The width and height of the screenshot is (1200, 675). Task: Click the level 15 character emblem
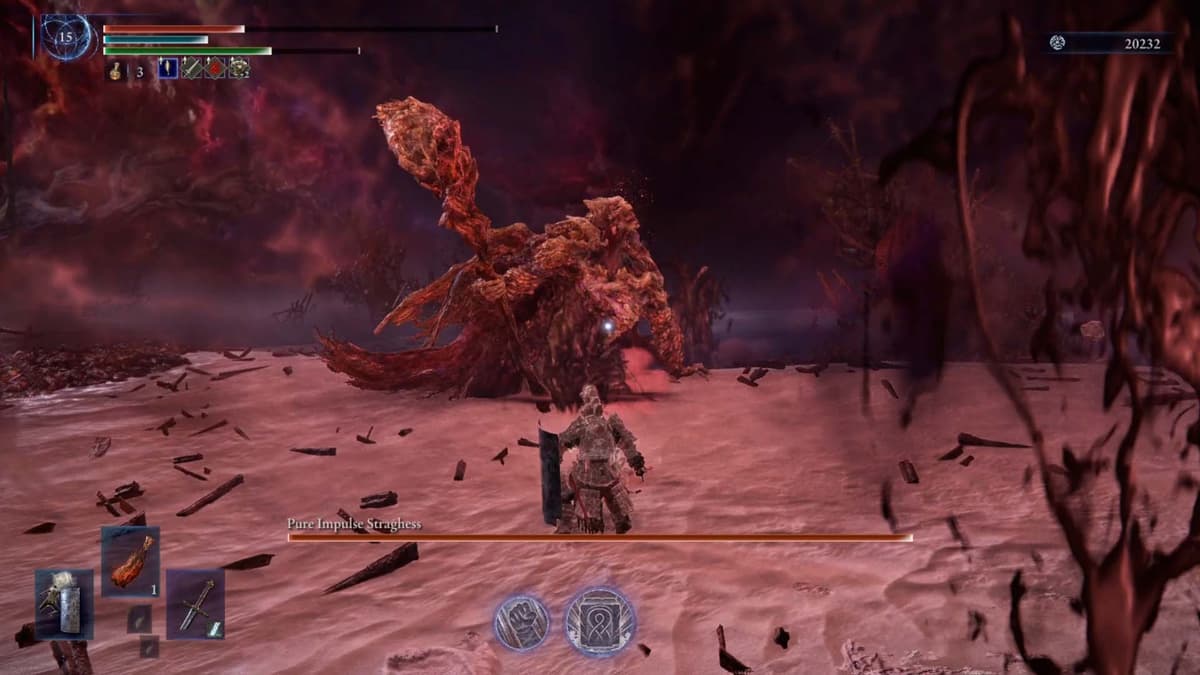pos(67,37)
